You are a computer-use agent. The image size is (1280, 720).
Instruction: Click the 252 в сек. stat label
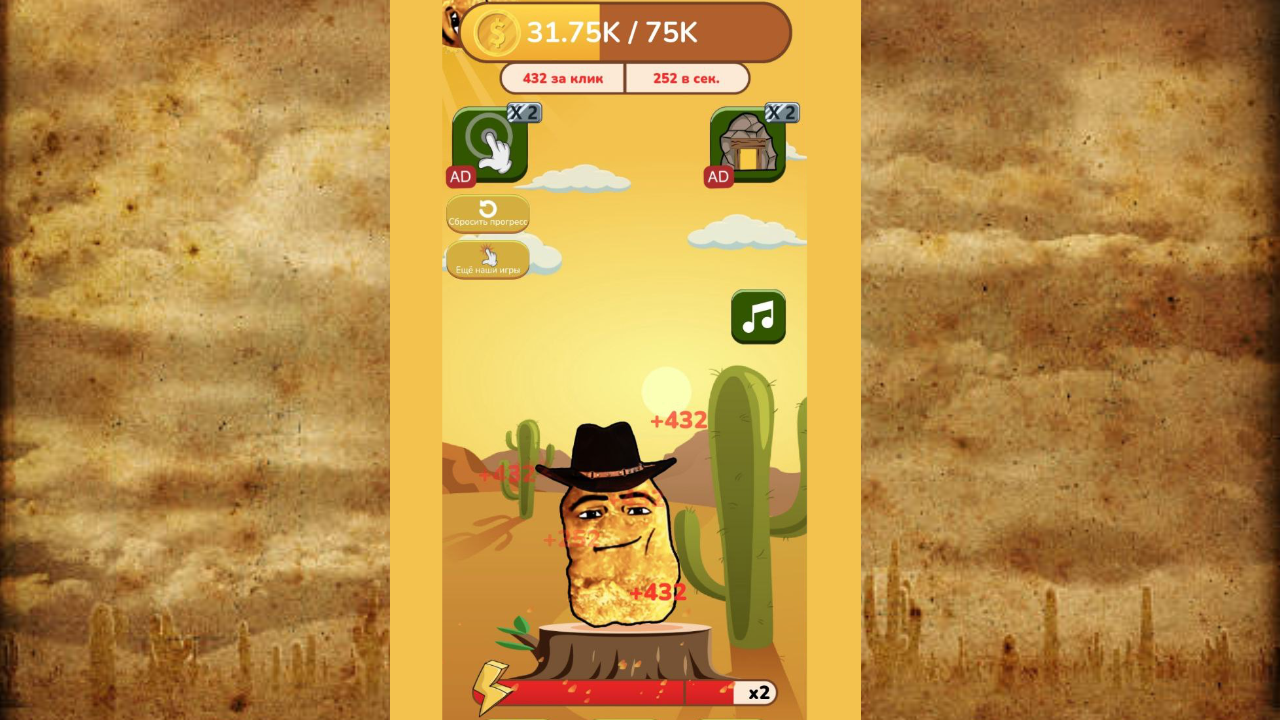pos(687,77)
